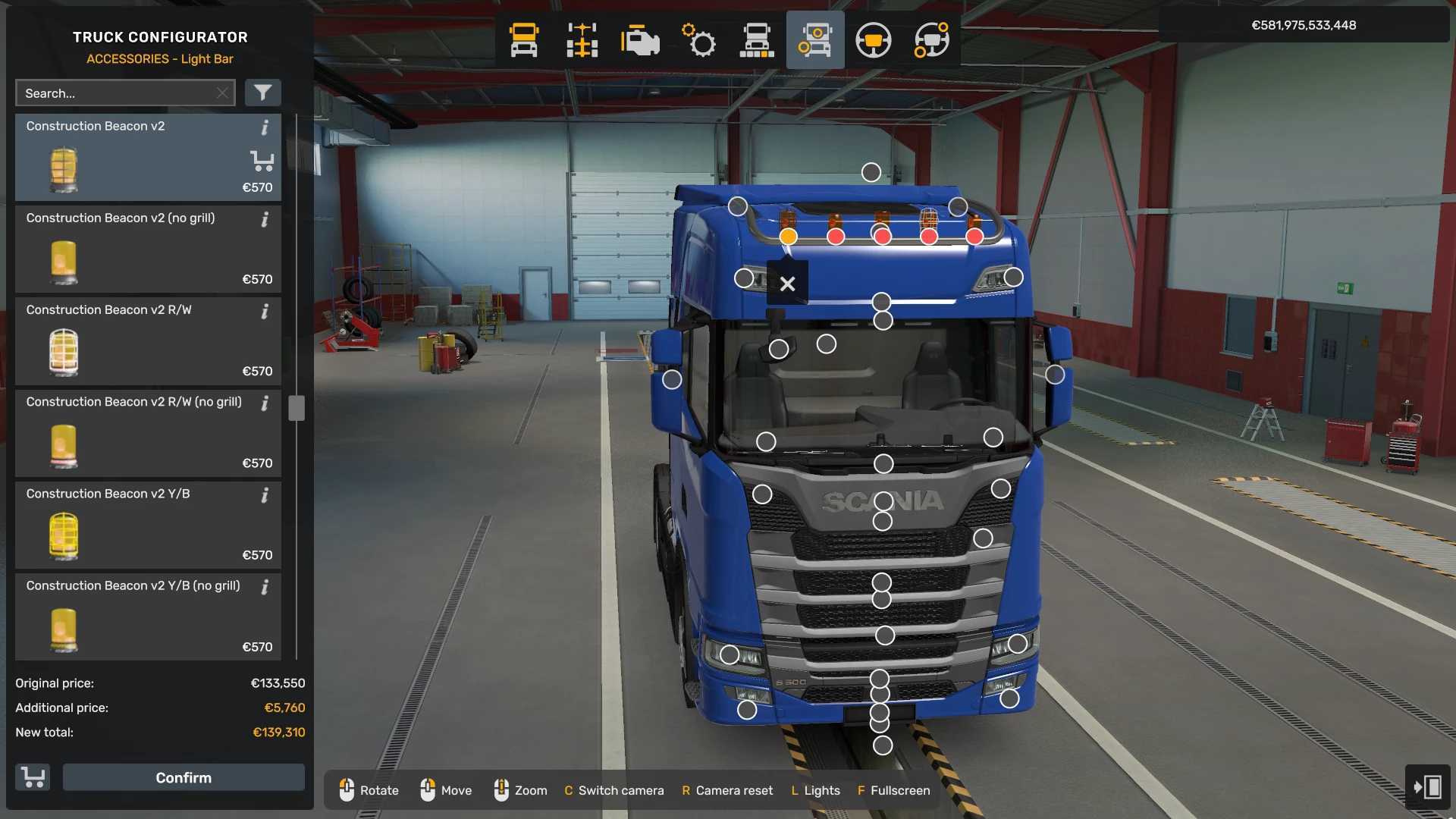Image resolution: width=1456 pixels, height=819 pixels.
Task: Confirm the truck configuration
Action: pos(184,777)
